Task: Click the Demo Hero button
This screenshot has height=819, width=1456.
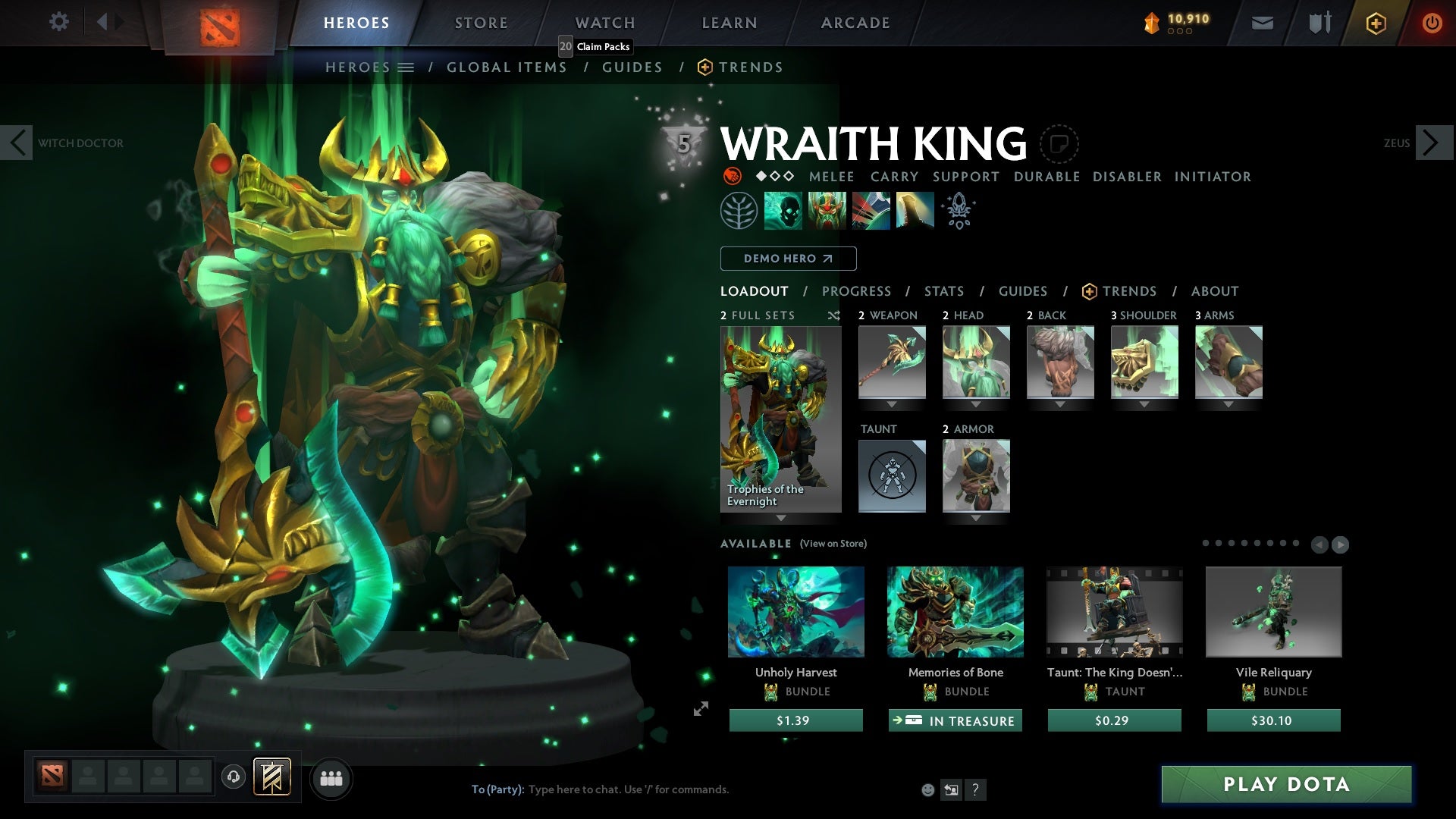Action: [787, 259]
